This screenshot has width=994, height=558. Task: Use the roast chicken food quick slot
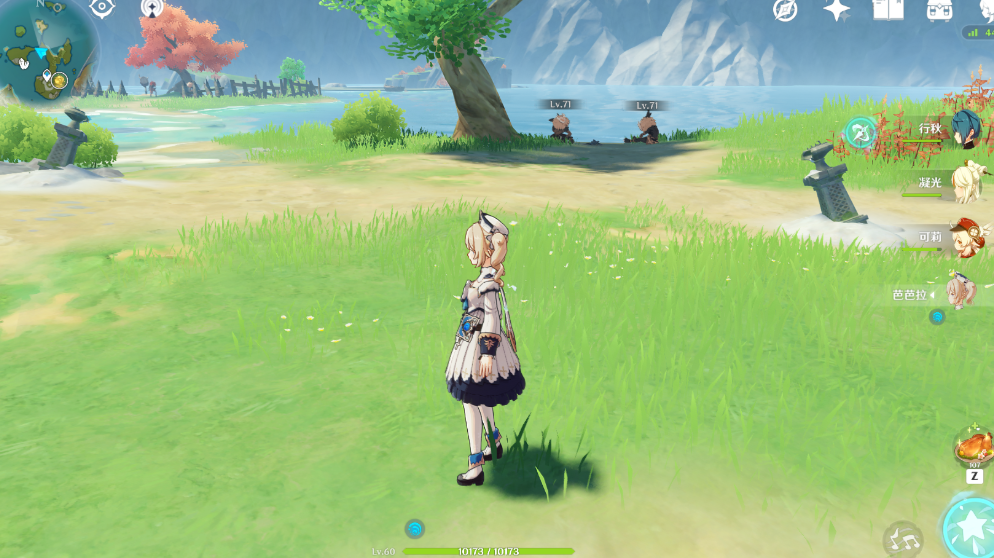tap(973, 446)
